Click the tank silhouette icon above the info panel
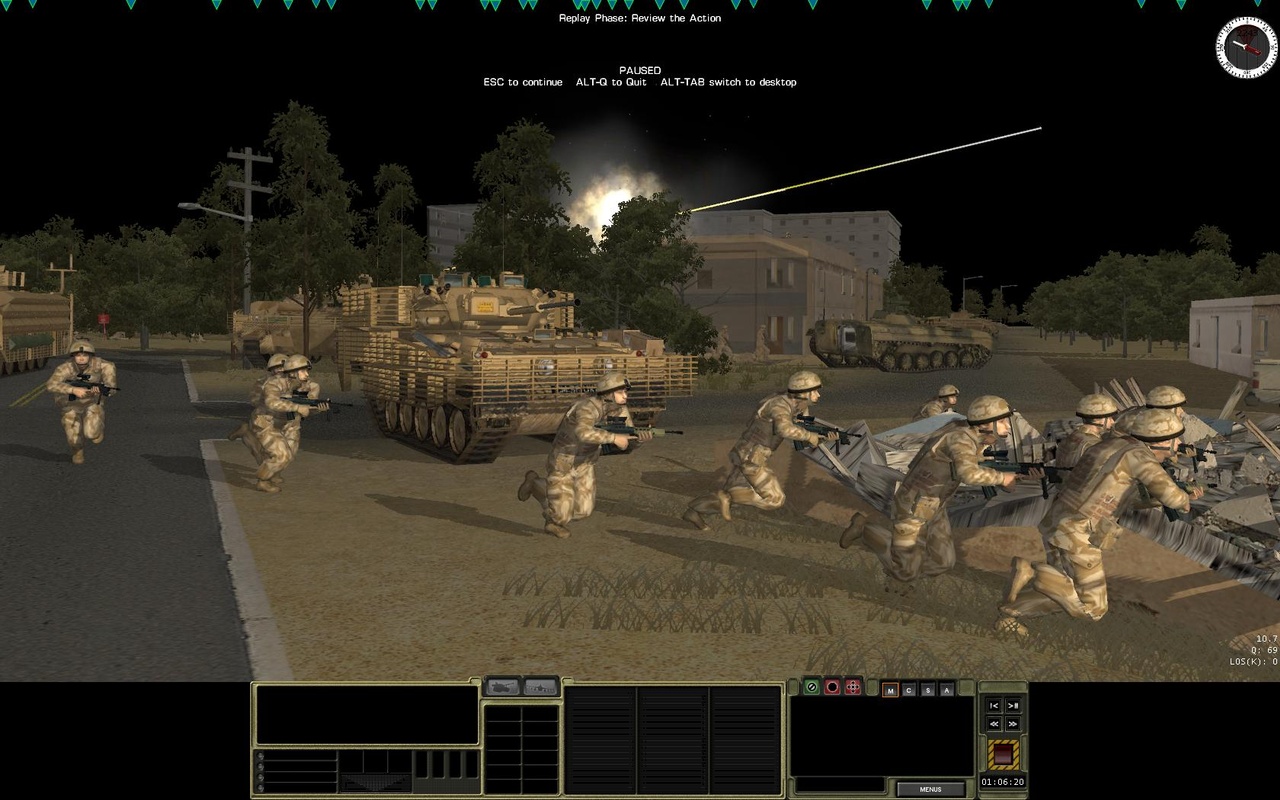 click(501, 688)
